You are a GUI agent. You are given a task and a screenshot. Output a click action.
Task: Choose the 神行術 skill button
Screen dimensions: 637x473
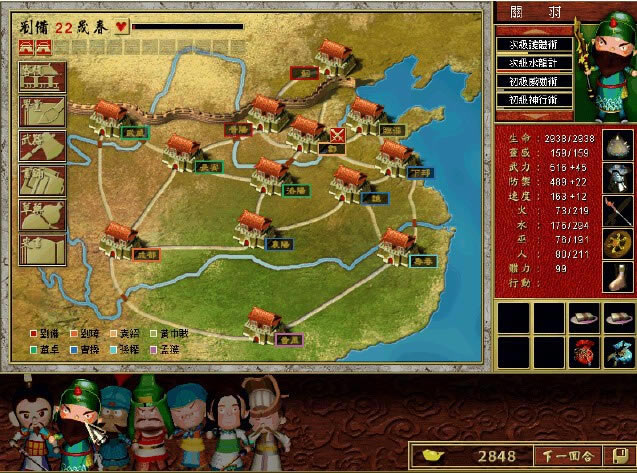click(532, 100)
